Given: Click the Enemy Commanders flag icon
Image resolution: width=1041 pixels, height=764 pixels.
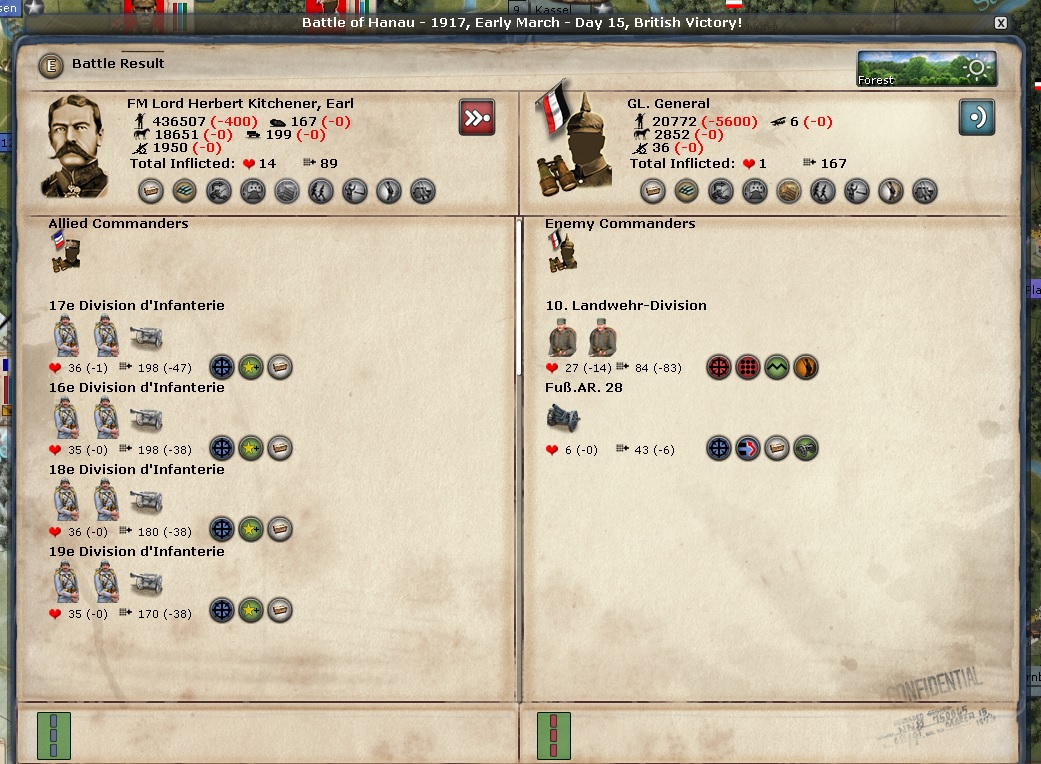Looking at the screenshot, I should click(x=561, y=253).
